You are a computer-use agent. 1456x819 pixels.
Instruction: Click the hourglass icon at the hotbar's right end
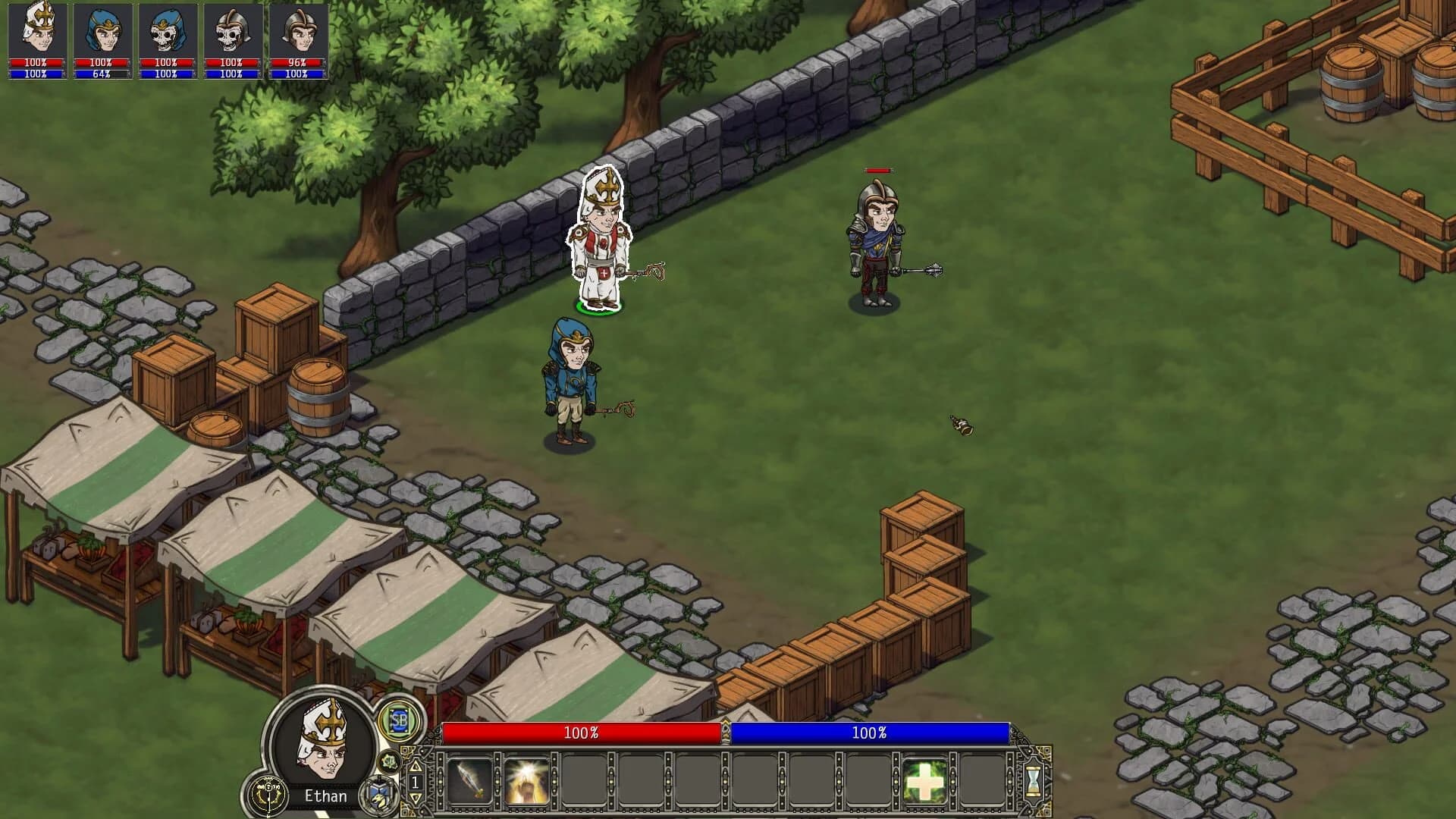click(x=1034, y=780)
